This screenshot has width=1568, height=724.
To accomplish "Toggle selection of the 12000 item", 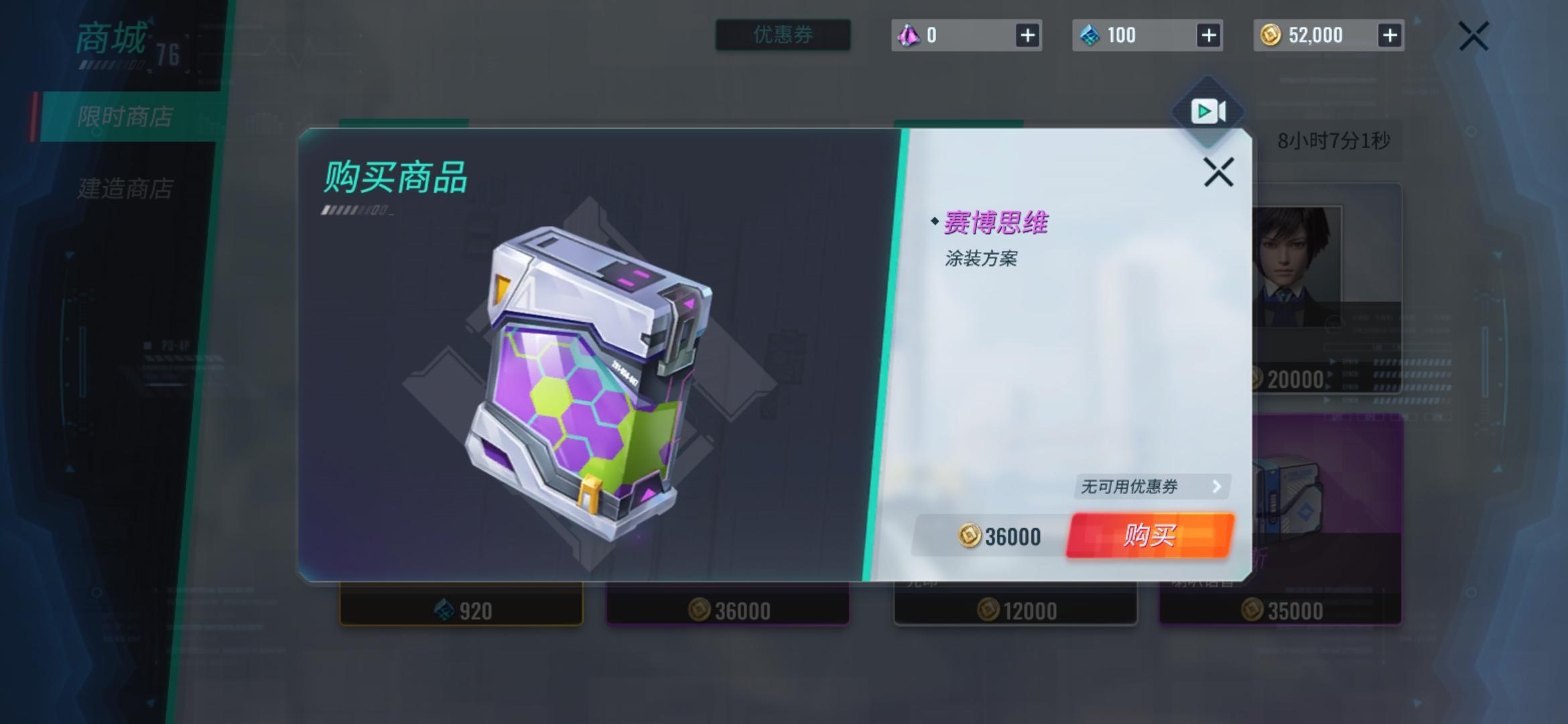I will click(1015, 609).
